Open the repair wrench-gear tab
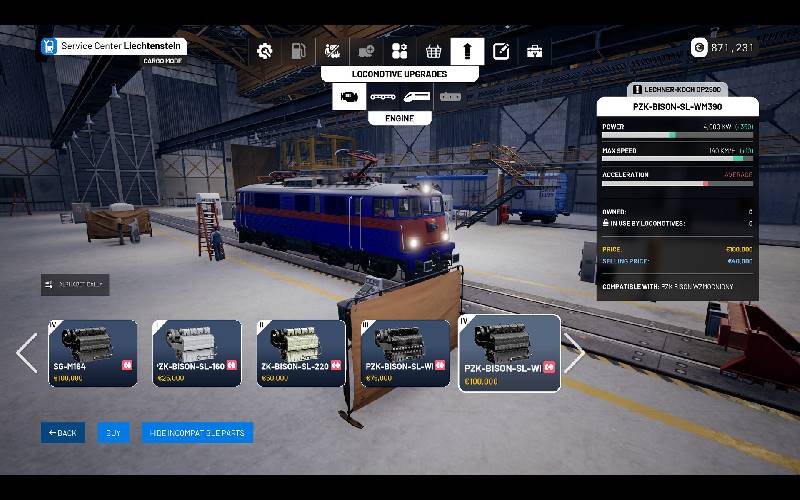Screen dimensions: 800x500 265,51
